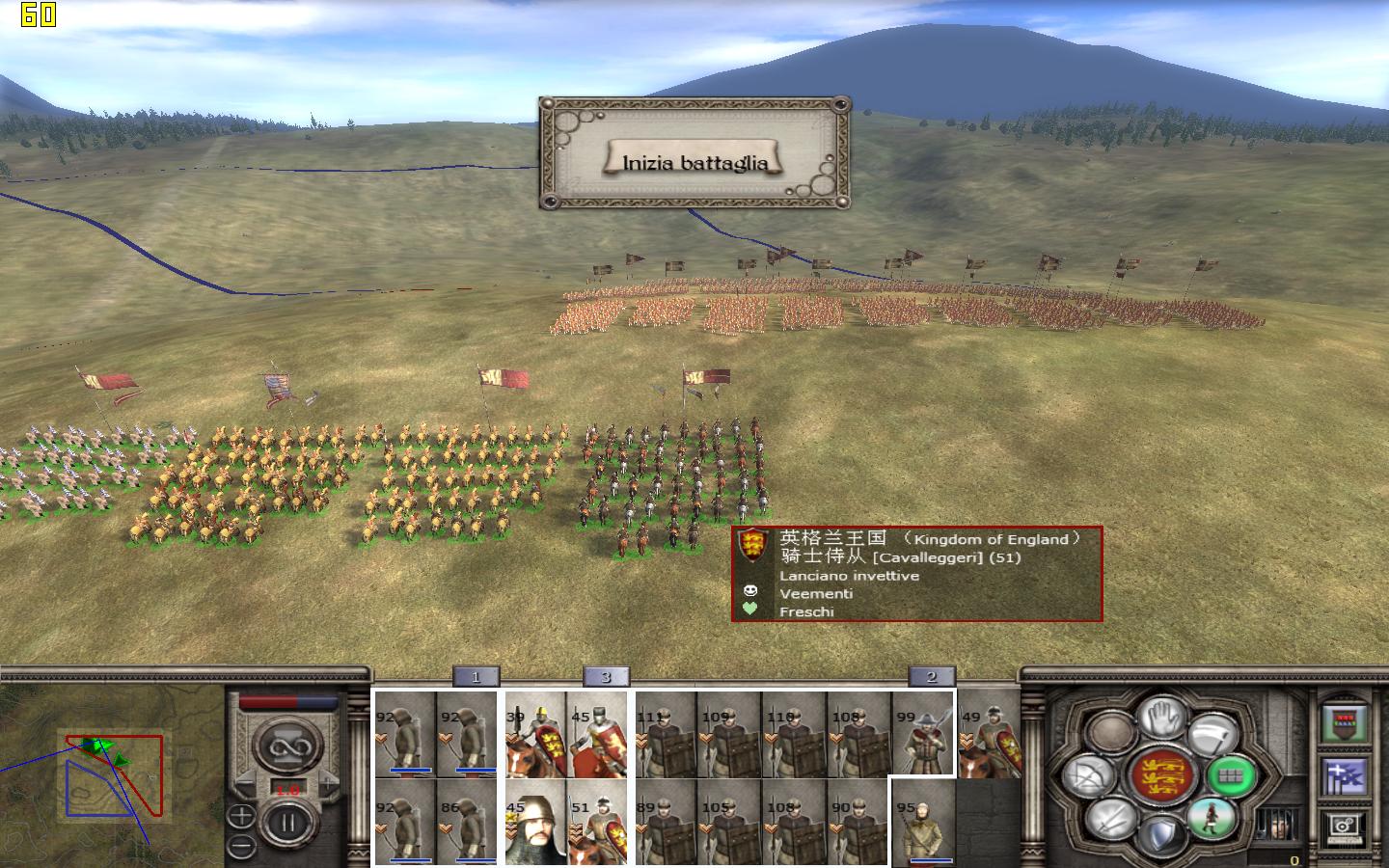Toggle the infinity battle timer button
The width and height of the screenshot is (1389, 868).
pos(286,745)
